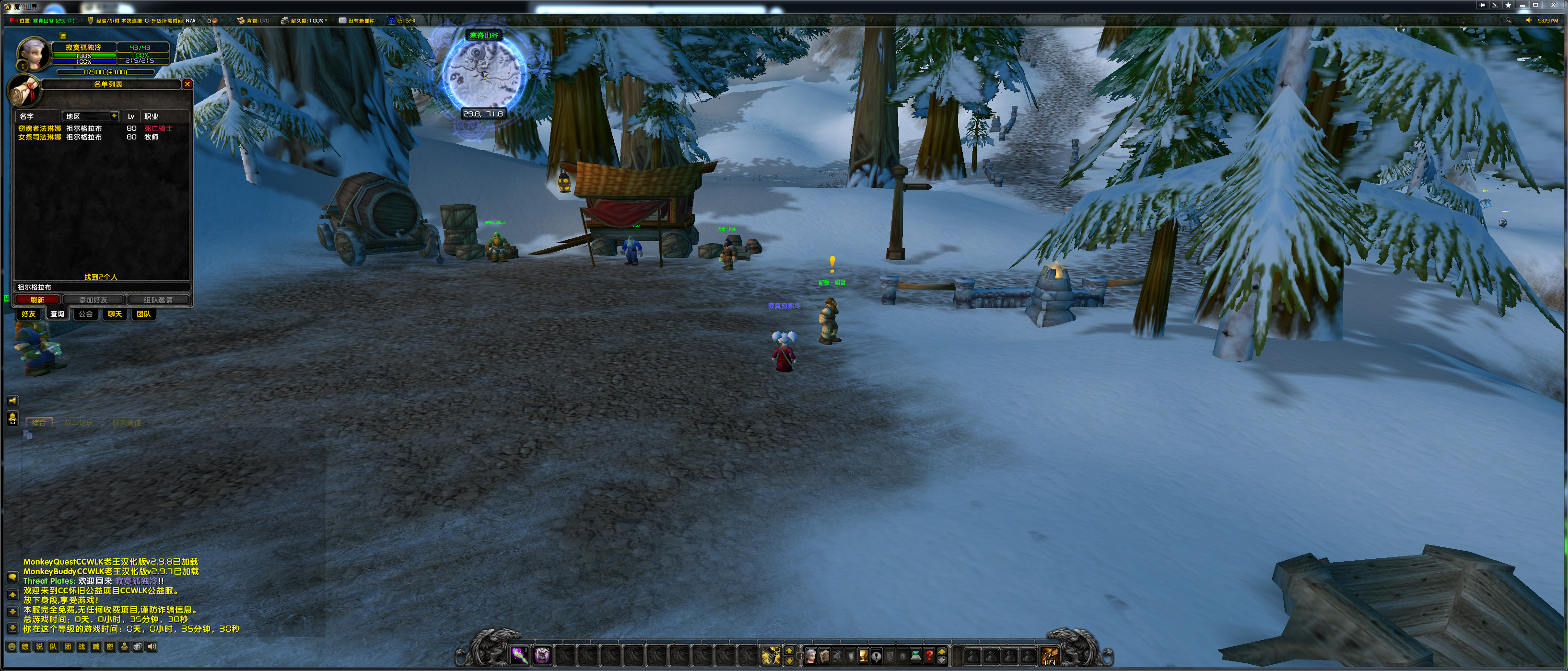This screenshot has height=671, width=1568.
Task: Select the level 80 牧师 player row
Action: pyautogui.click(x=97, y=138)
